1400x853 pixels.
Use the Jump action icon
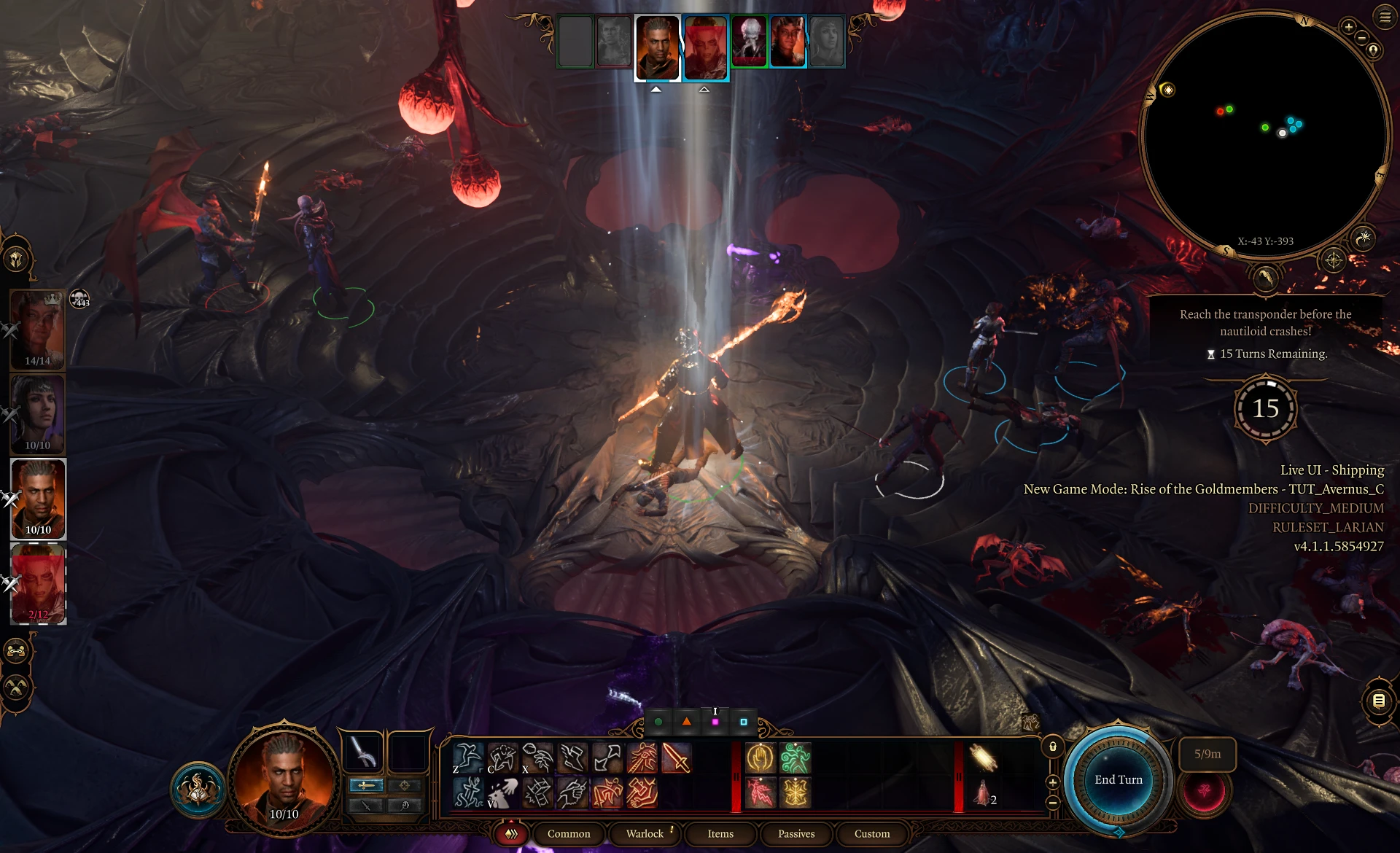pos(467,758)
